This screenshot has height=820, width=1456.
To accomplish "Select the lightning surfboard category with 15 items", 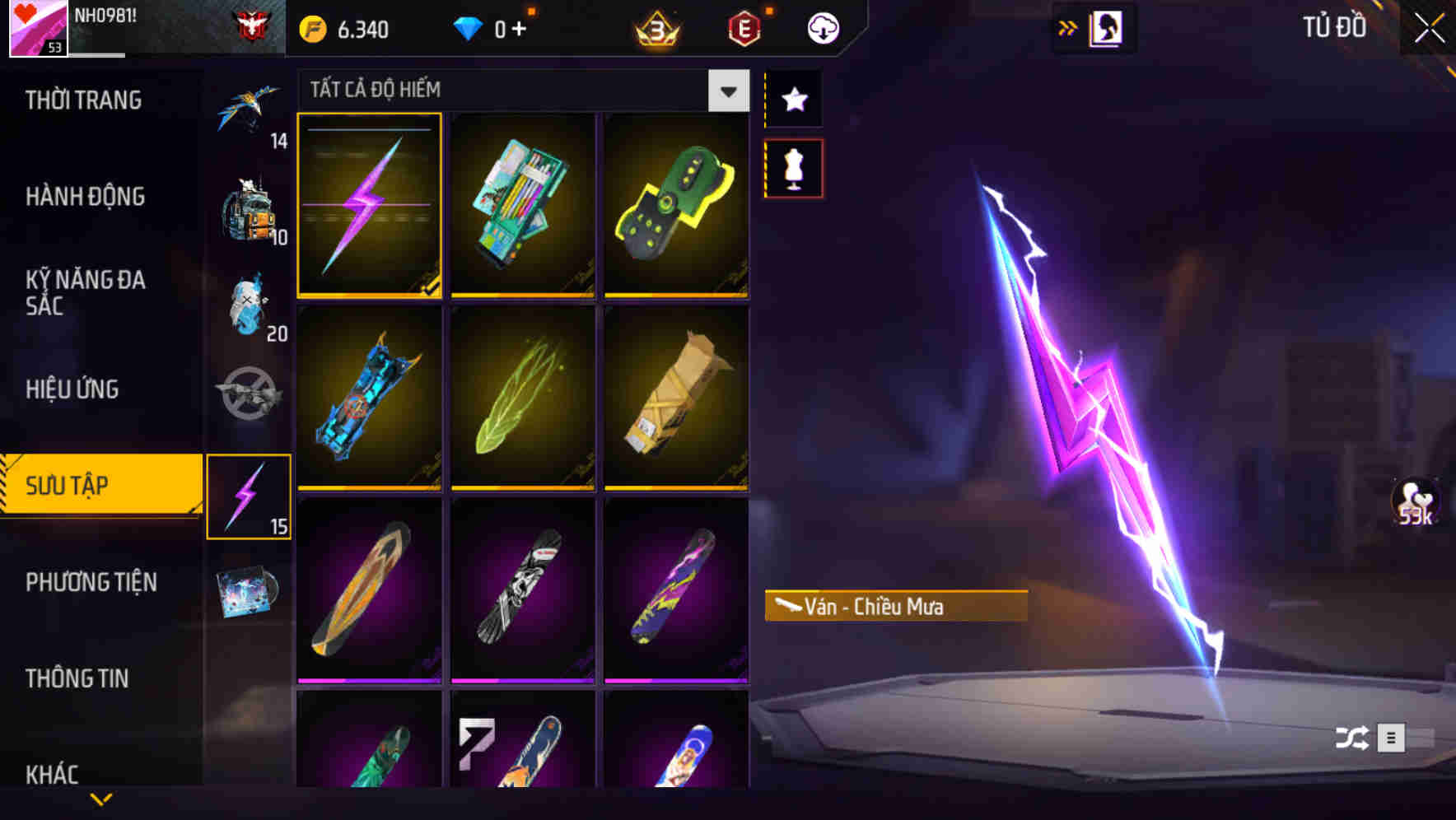I will coord(250,494).
